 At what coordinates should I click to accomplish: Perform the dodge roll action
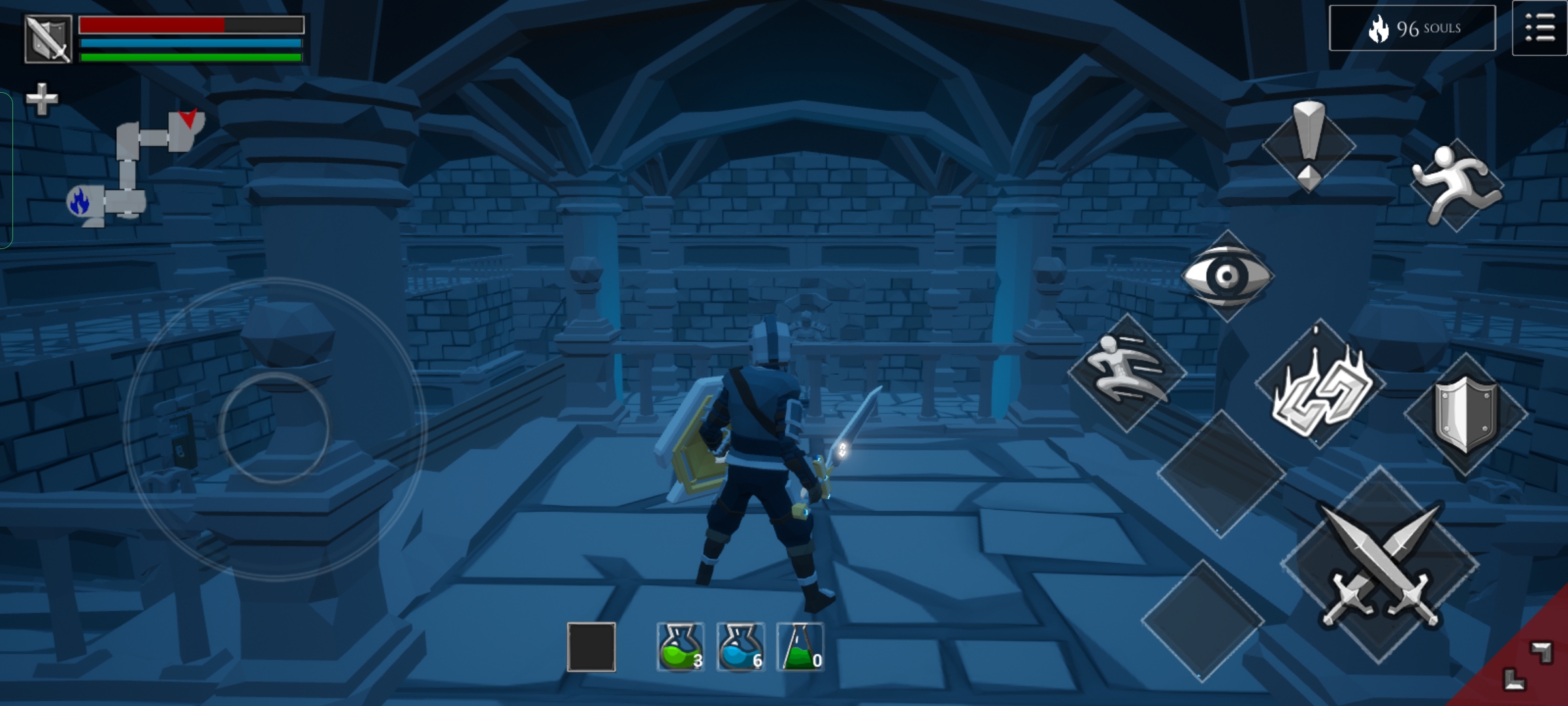[1126, 373]
